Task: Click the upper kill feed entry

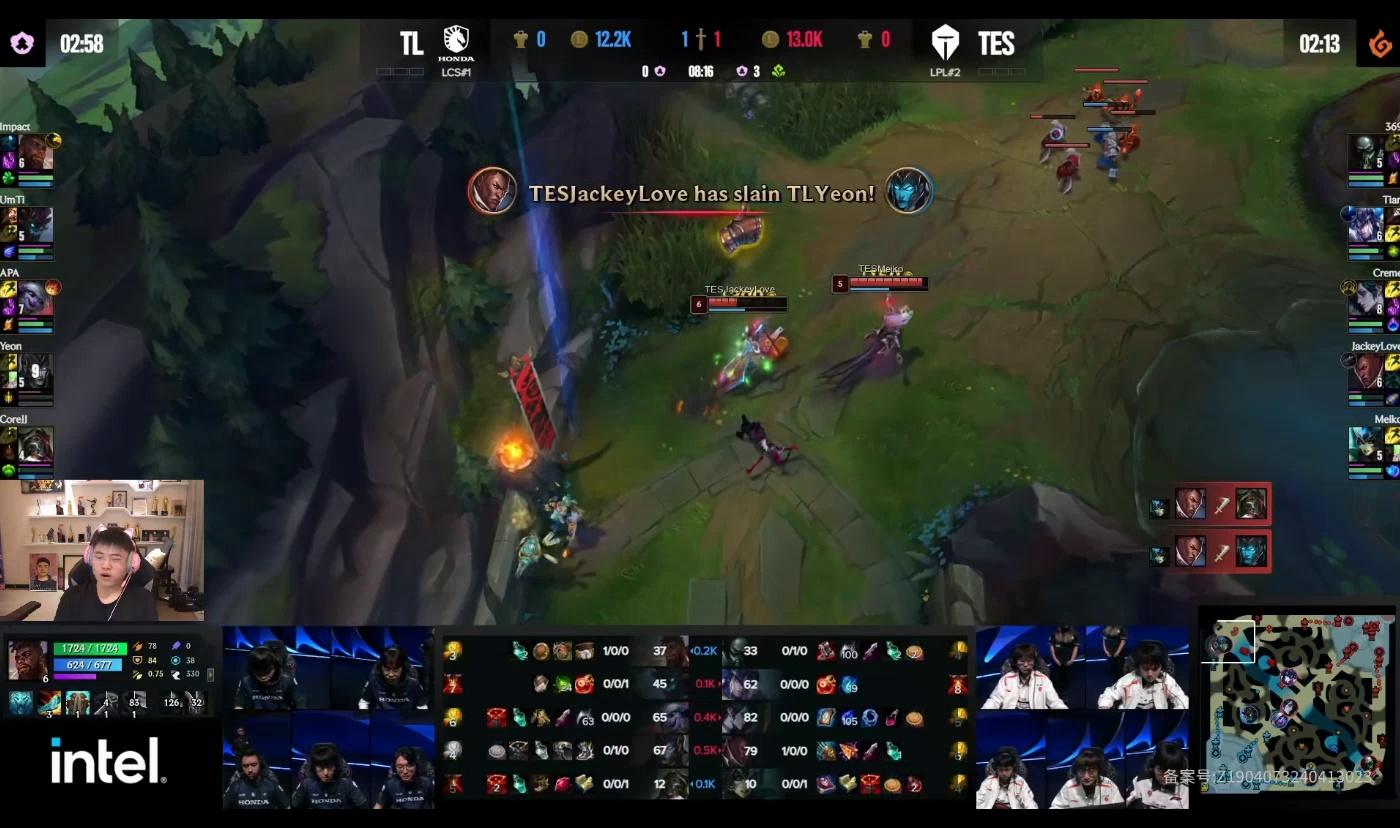Action: coord(1210,504)
